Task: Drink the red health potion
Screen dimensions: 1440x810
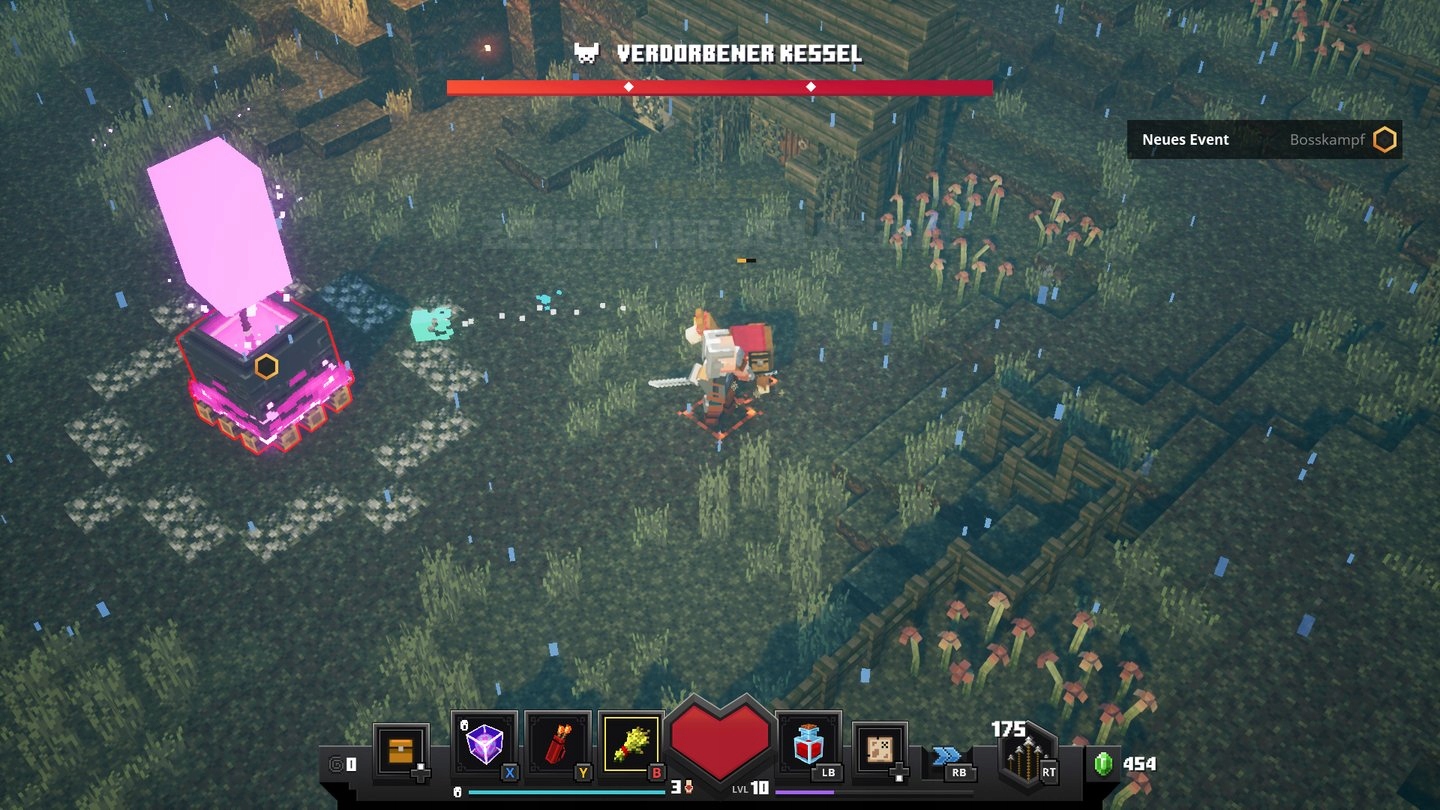Action: (x=808, y=745)
